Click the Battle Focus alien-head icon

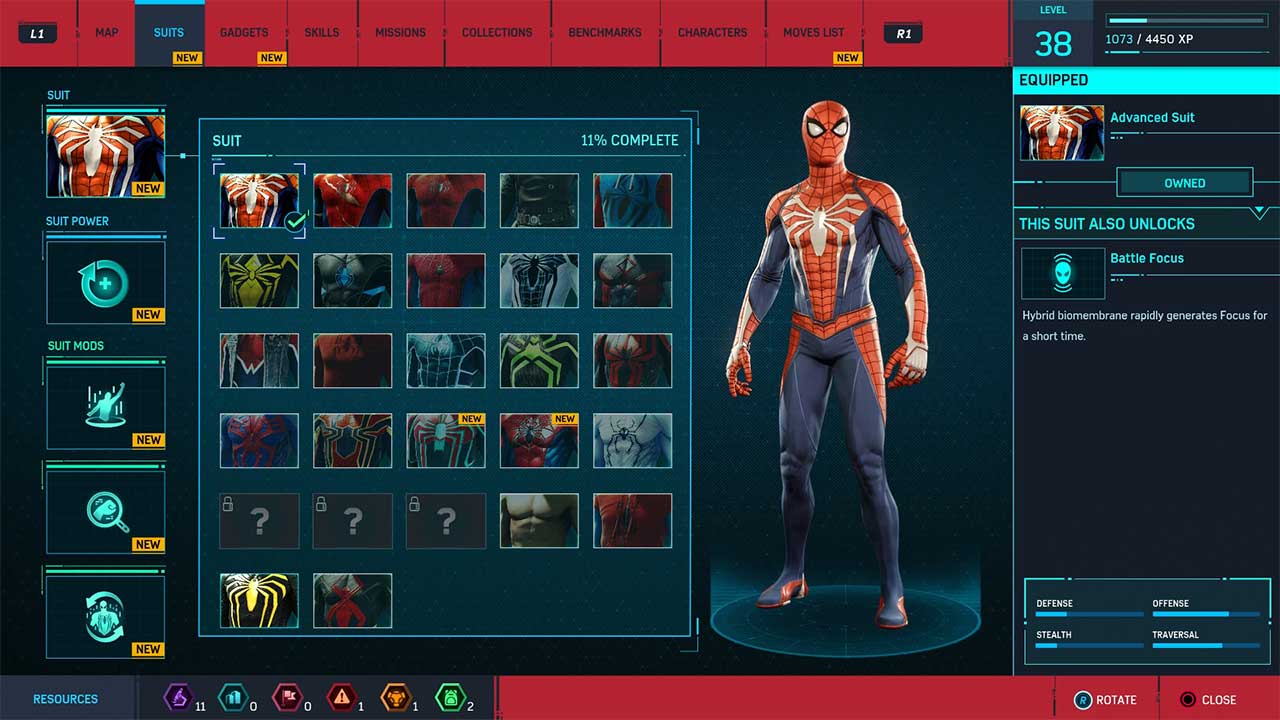(1063, 273)
